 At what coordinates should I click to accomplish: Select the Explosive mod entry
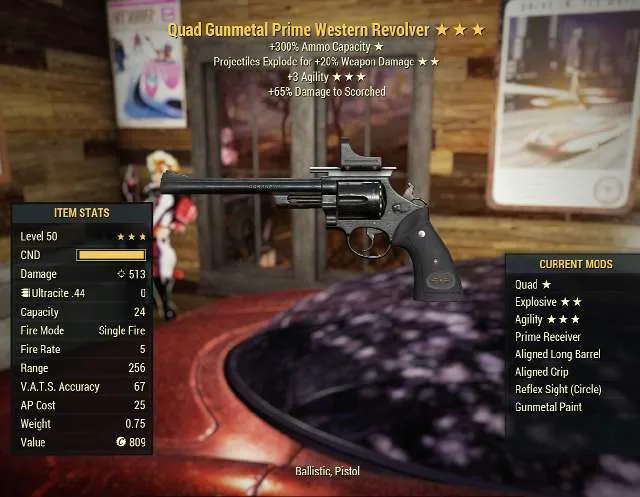548,302
